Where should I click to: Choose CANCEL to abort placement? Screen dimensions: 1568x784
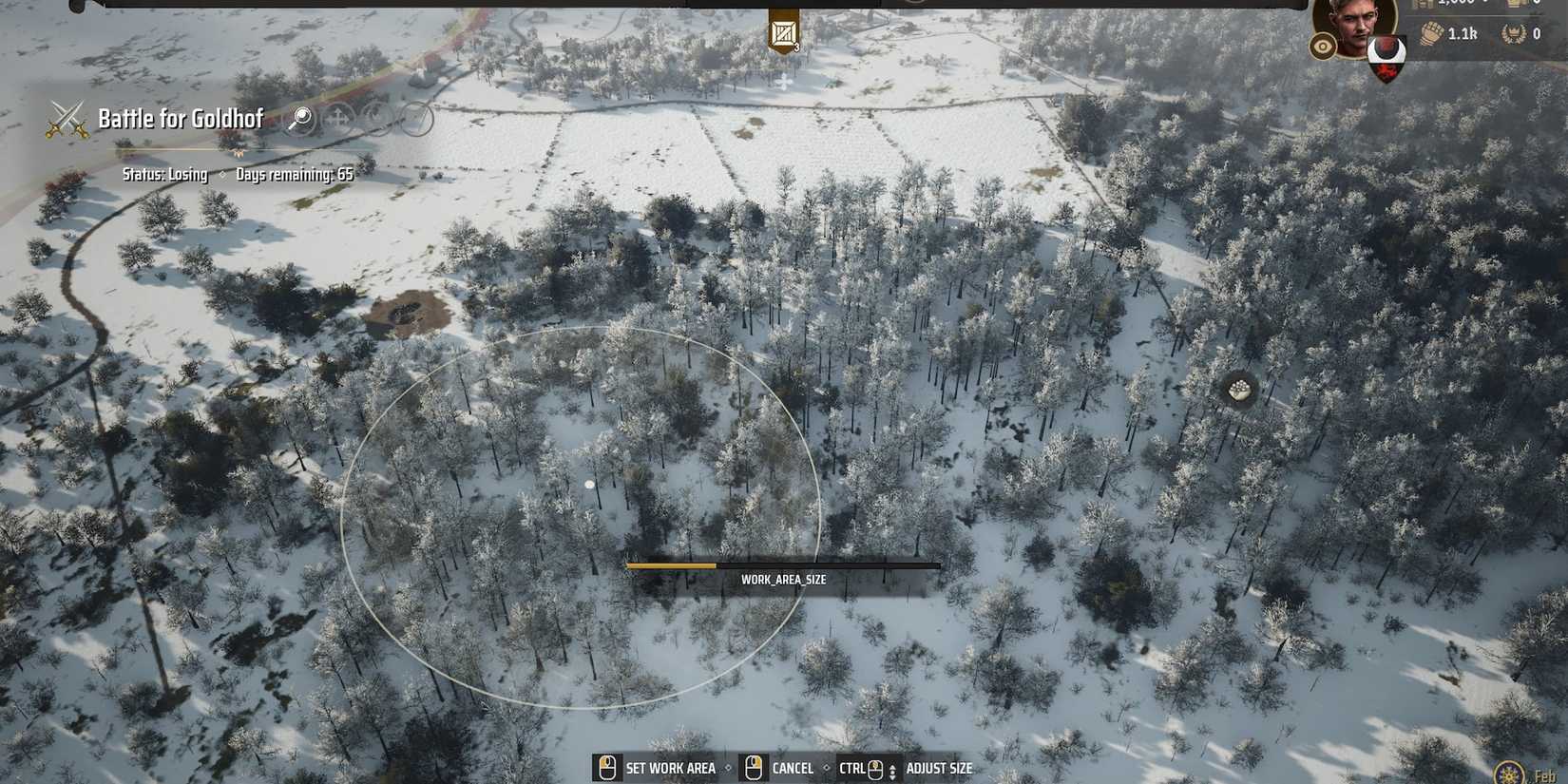coord(792,768)
